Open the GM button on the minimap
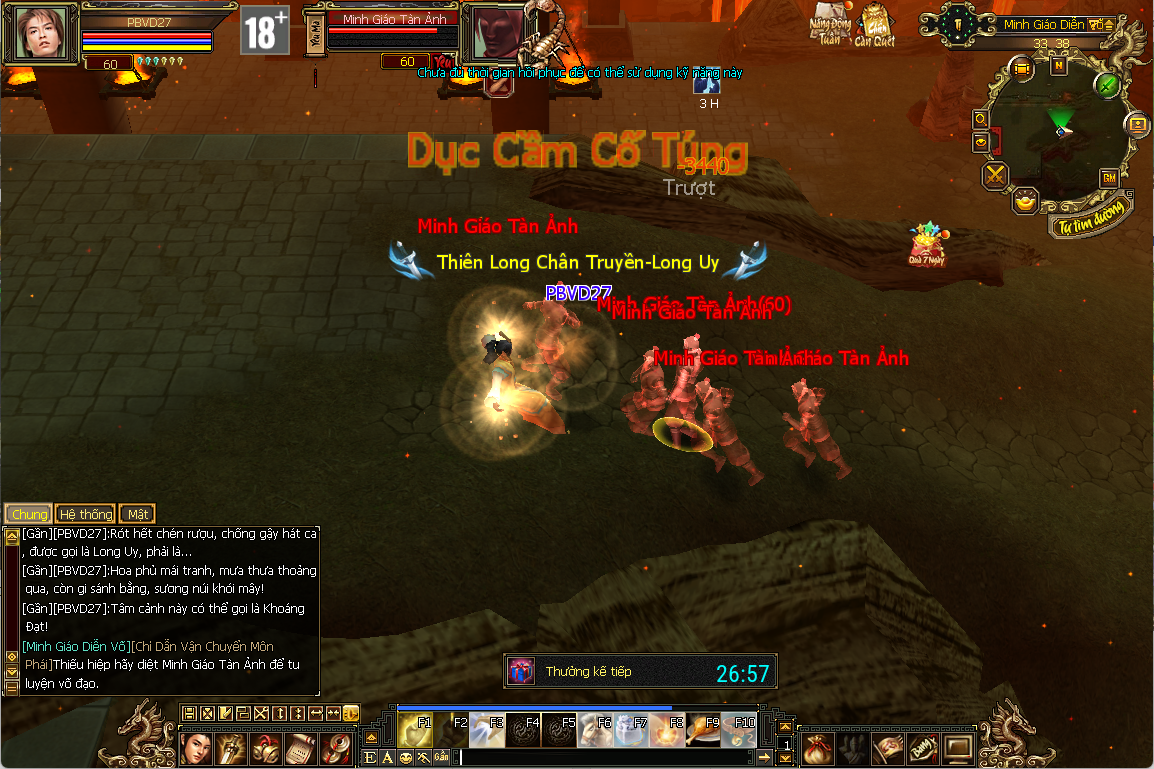The height and width of the screenshot is (769, 1154). click(1108, 177)
